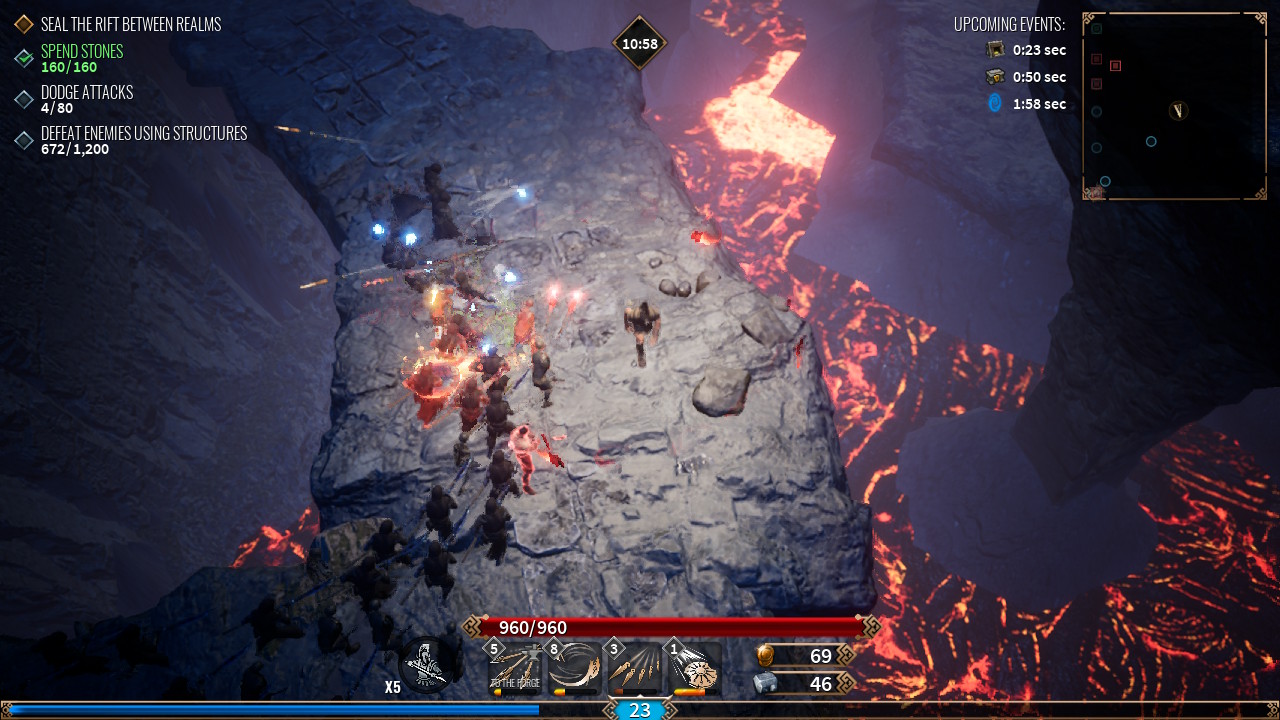Activate the To The Forge arrows ability

click(517, 669)
